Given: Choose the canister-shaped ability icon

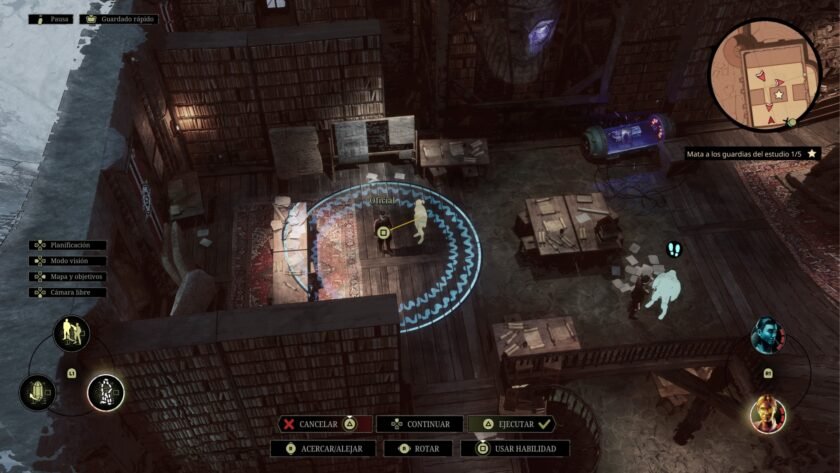Looking at the screenshot, I should point(37,391).
